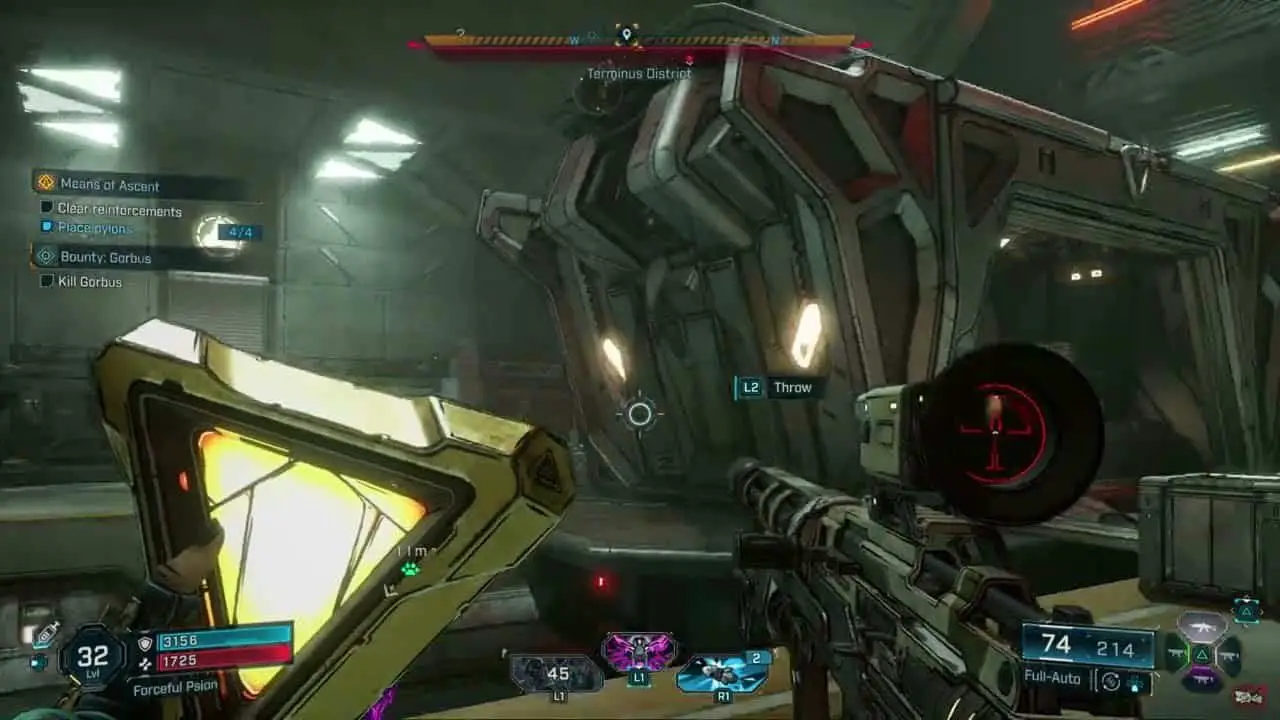
Task: Click the compass bar at top
Action: pos(640,42)
